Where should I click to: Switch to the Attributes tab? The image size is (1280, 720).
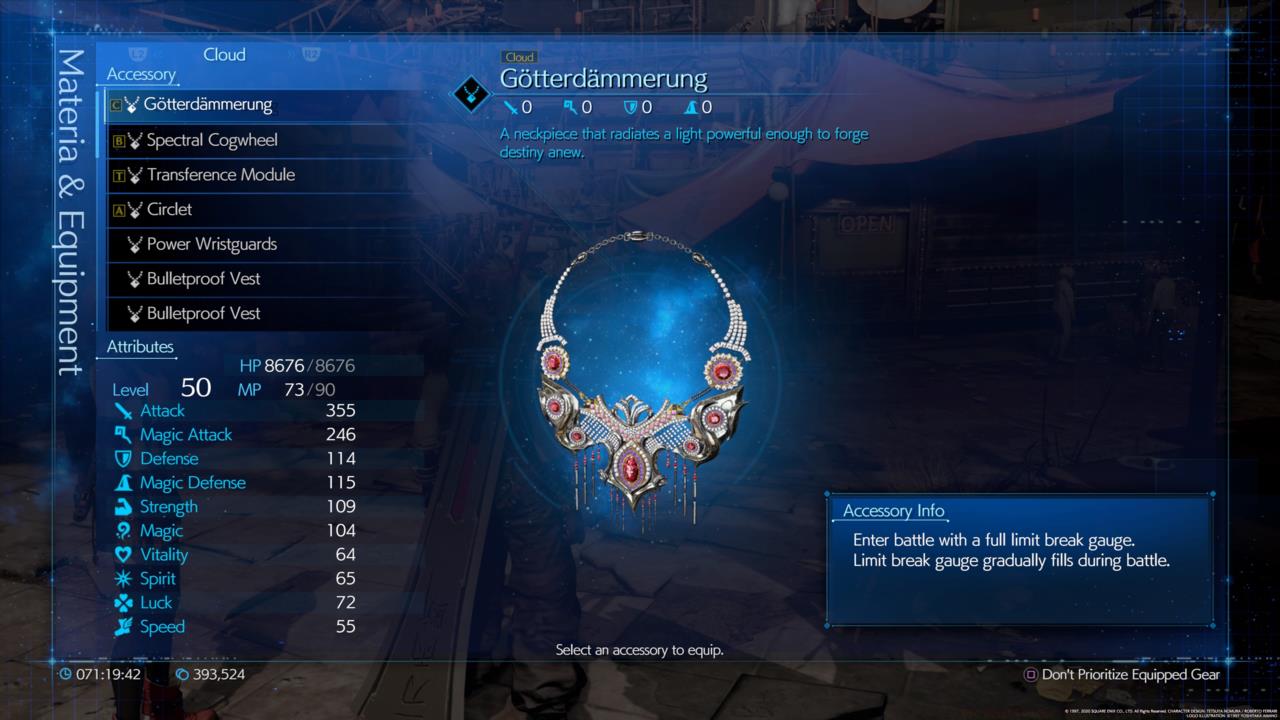pos(138,347)
